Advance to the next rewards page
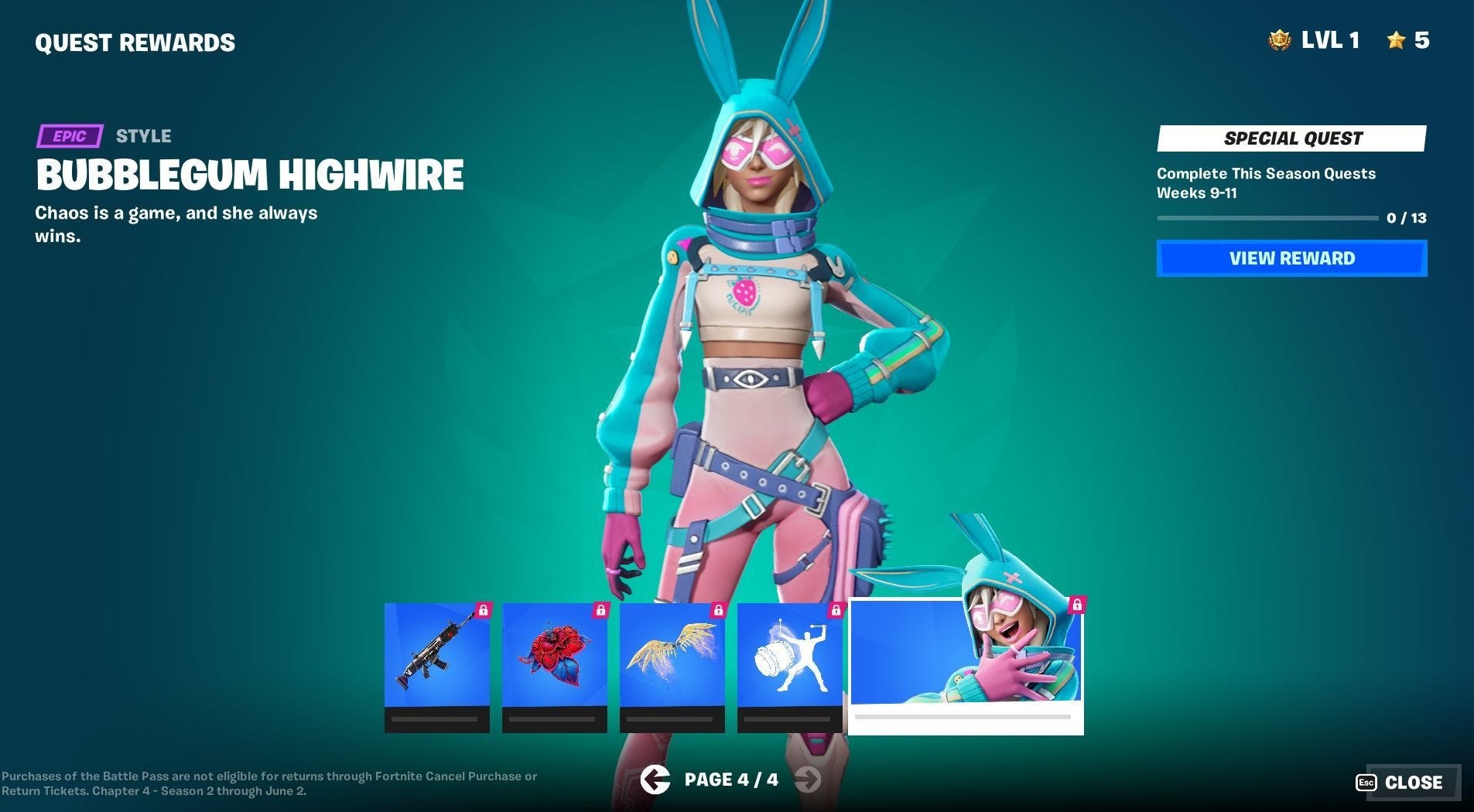1474x812 pixels. 809,780
